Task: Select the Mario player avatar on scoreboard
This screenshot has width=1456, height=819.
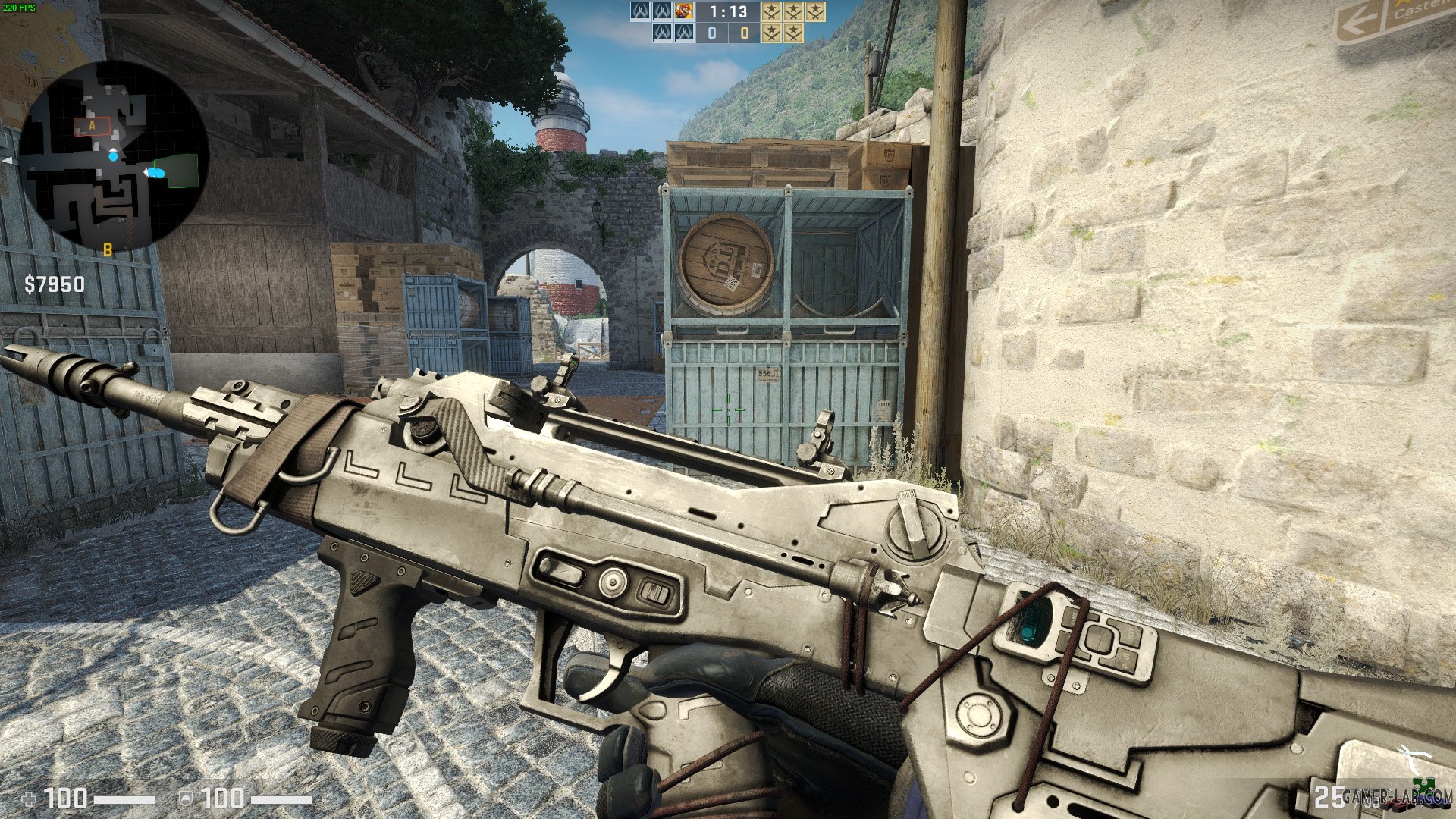Action: (x=683, y=11)
